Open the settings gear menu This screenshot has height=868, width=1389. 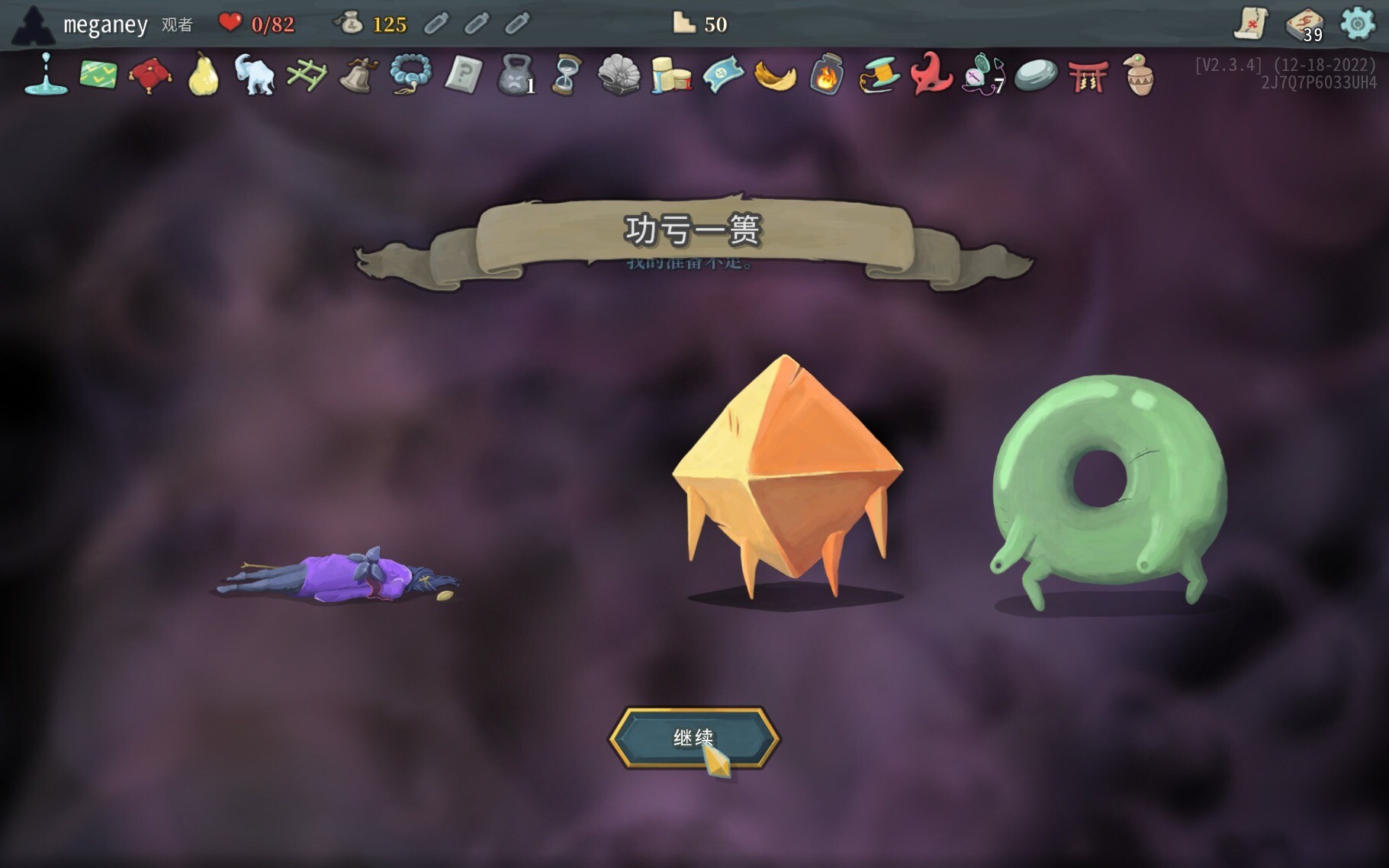coord(1358,24)
